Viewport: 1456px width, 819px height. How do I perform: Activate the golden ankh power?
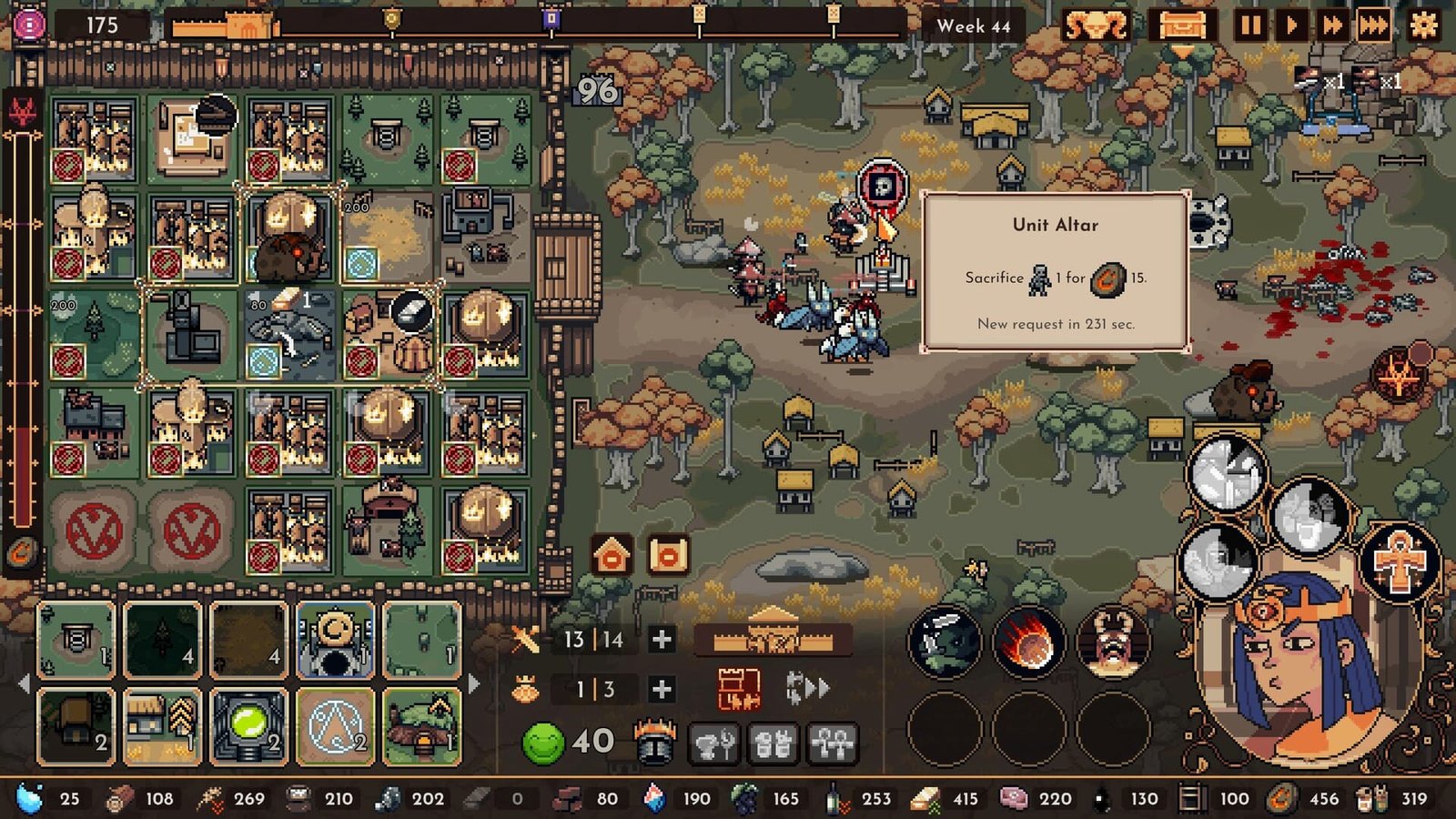click(x=1399, y=561)
